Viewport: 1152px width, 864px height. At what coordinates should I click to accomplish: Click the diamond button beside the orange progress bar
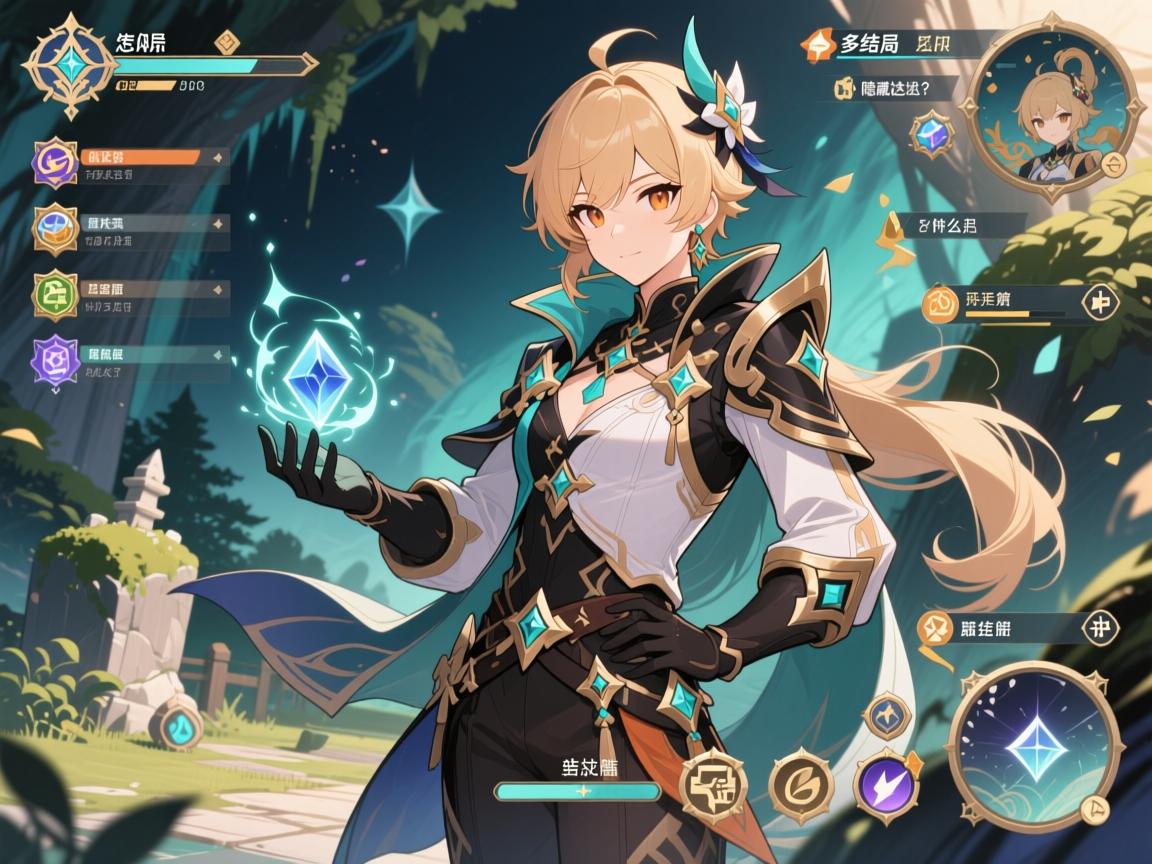click(x=1099, y=301)
